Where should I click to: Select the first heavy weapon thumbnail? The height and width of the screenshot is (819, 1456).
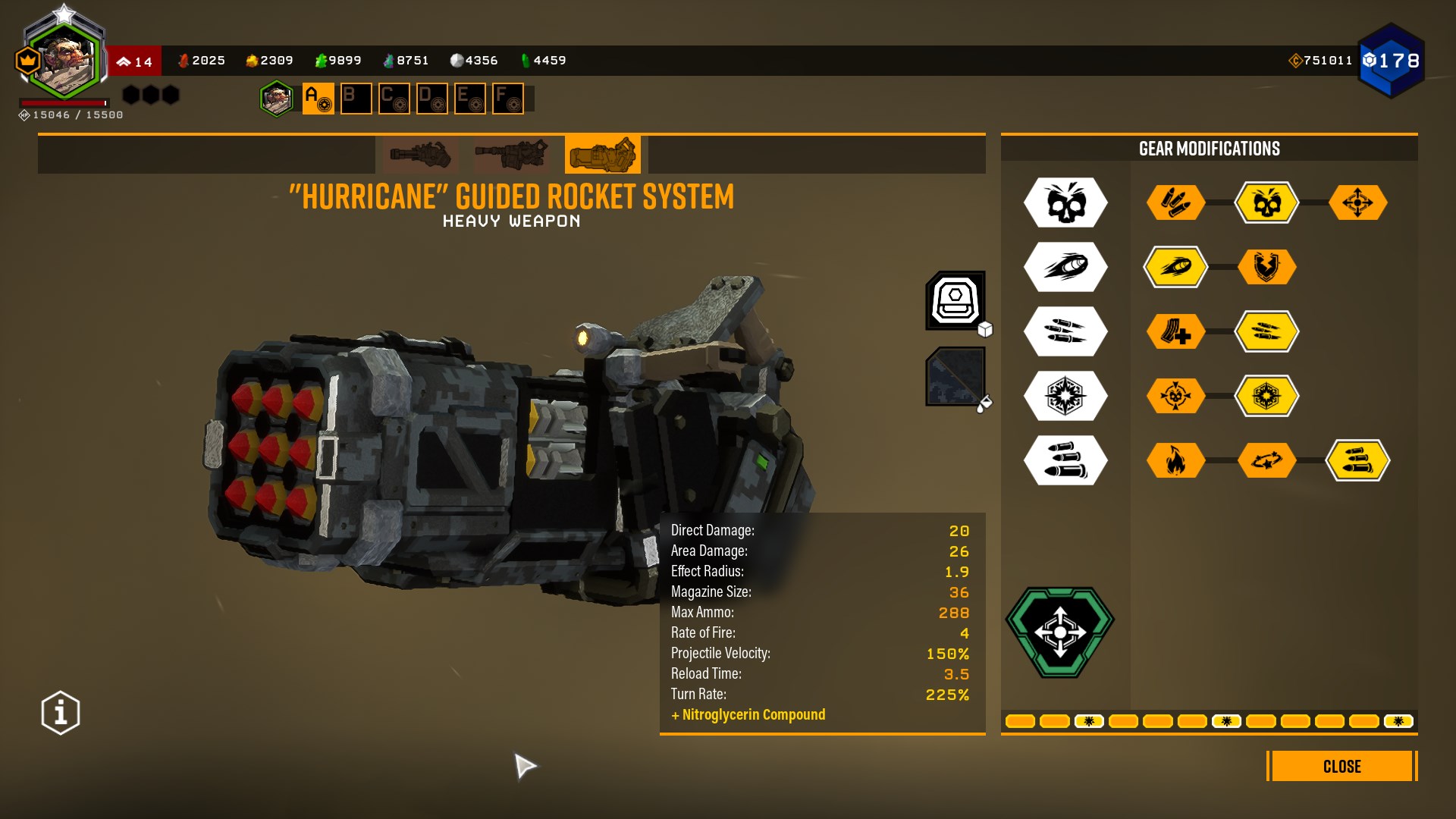pyautogui.click(x=420, y=155)
